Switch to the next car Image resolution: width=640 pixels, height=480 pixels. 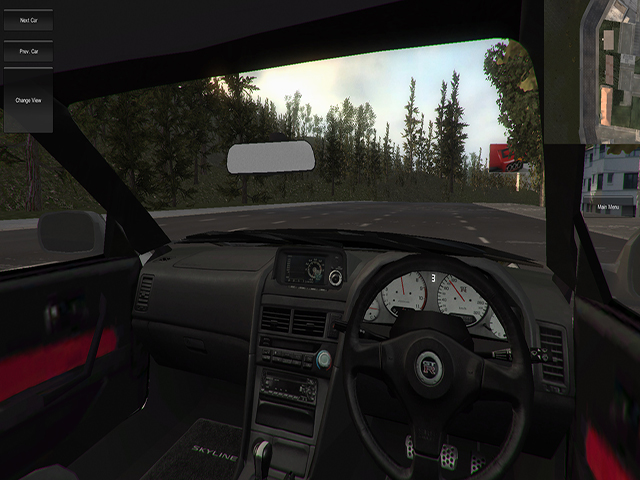(28, 20)
